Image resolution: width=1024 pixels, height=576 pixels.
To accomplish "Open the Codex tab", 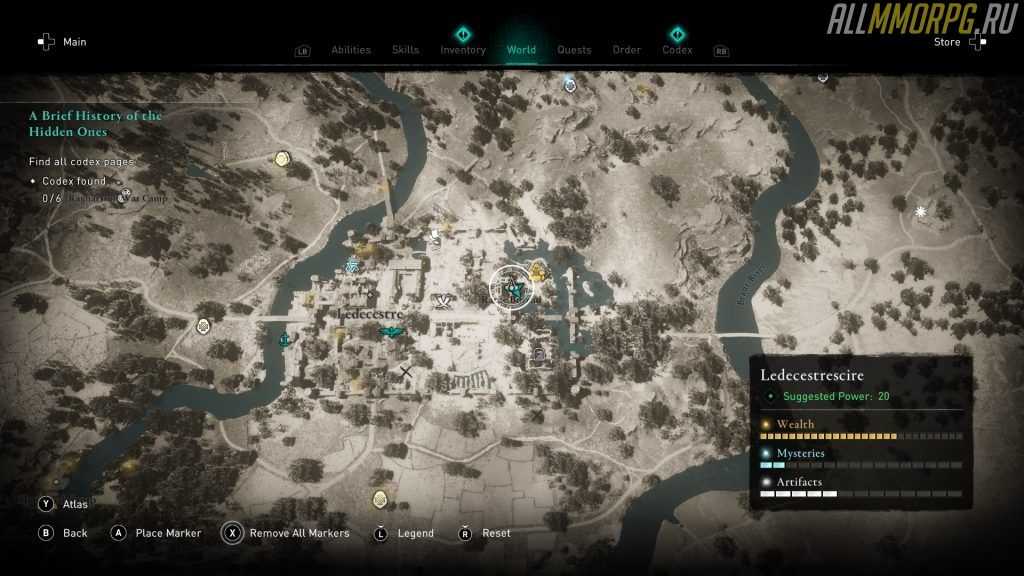I will click(x=677, y=50).
